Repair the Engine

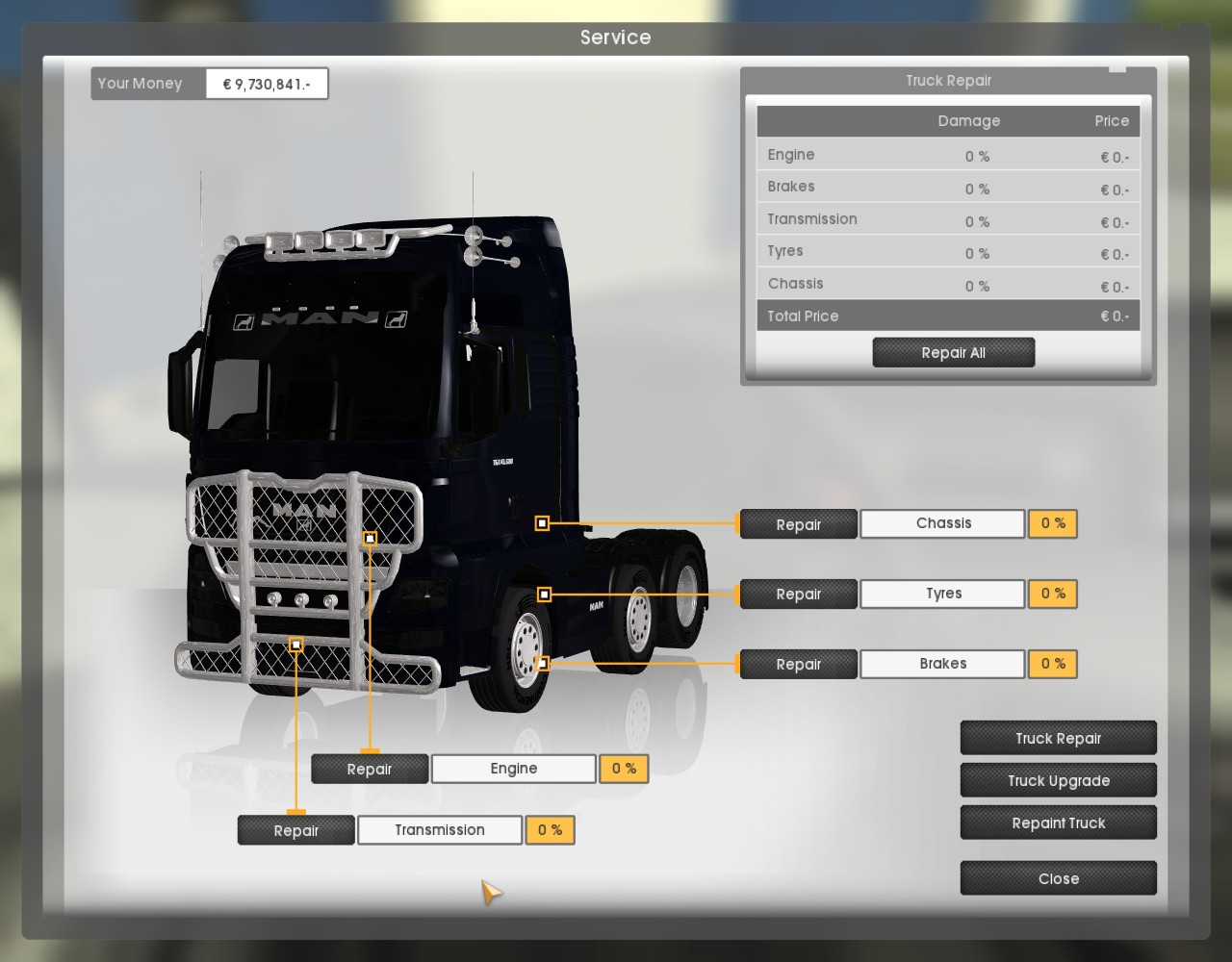[x=370, y=769]
